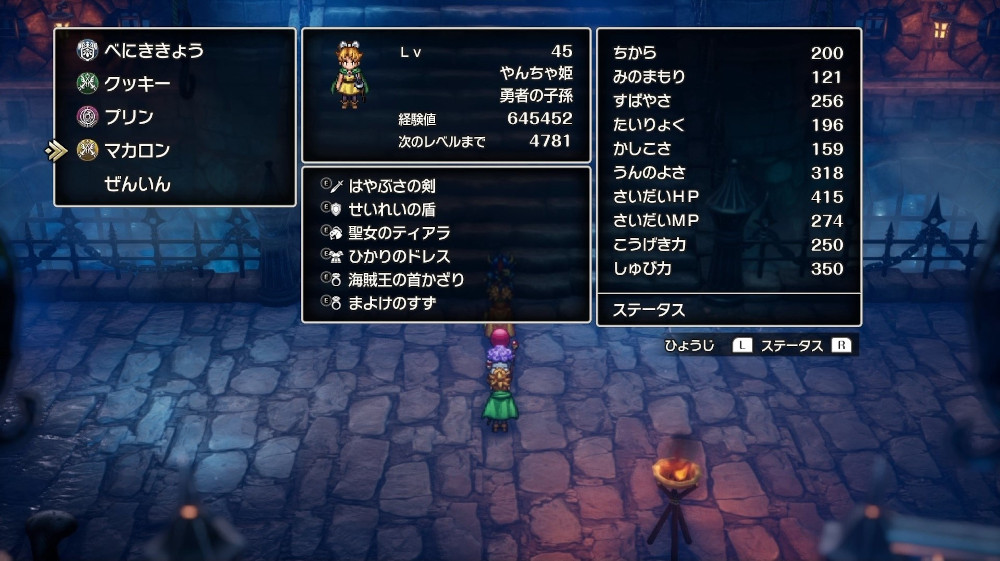This screenshot has width=1000, height=561.
Task: Choose the ひかりのドレス armor slot
Action: coord(398,256)
